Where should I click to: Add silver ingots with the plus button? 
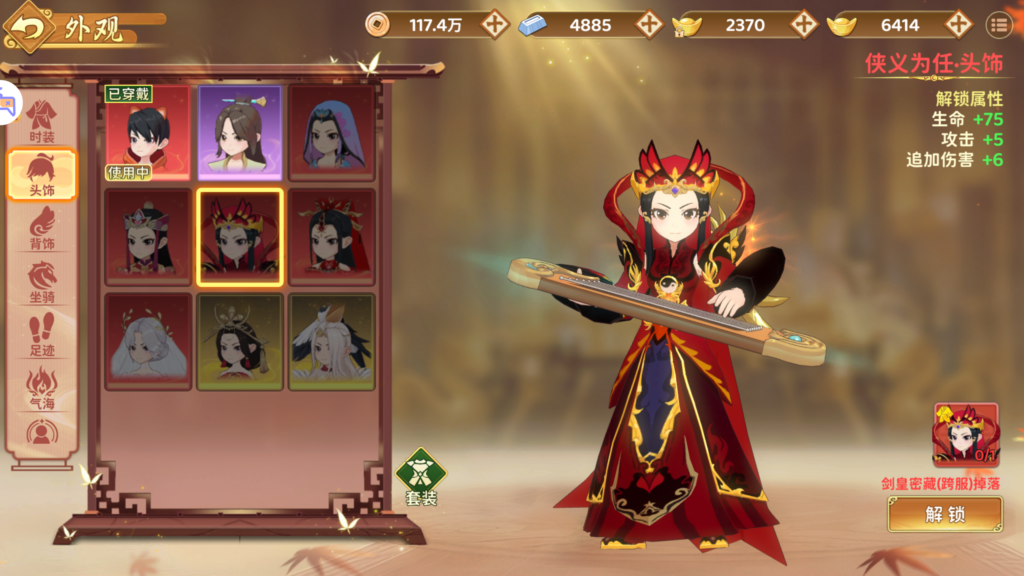(x=650, y=25)
